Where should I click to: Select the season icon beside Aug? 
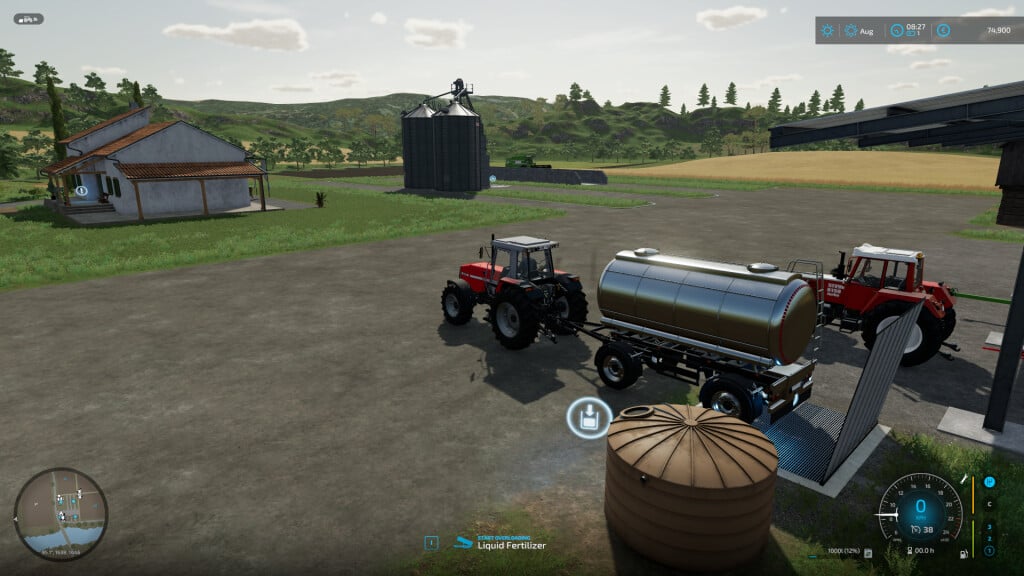[x=851, y=30]
